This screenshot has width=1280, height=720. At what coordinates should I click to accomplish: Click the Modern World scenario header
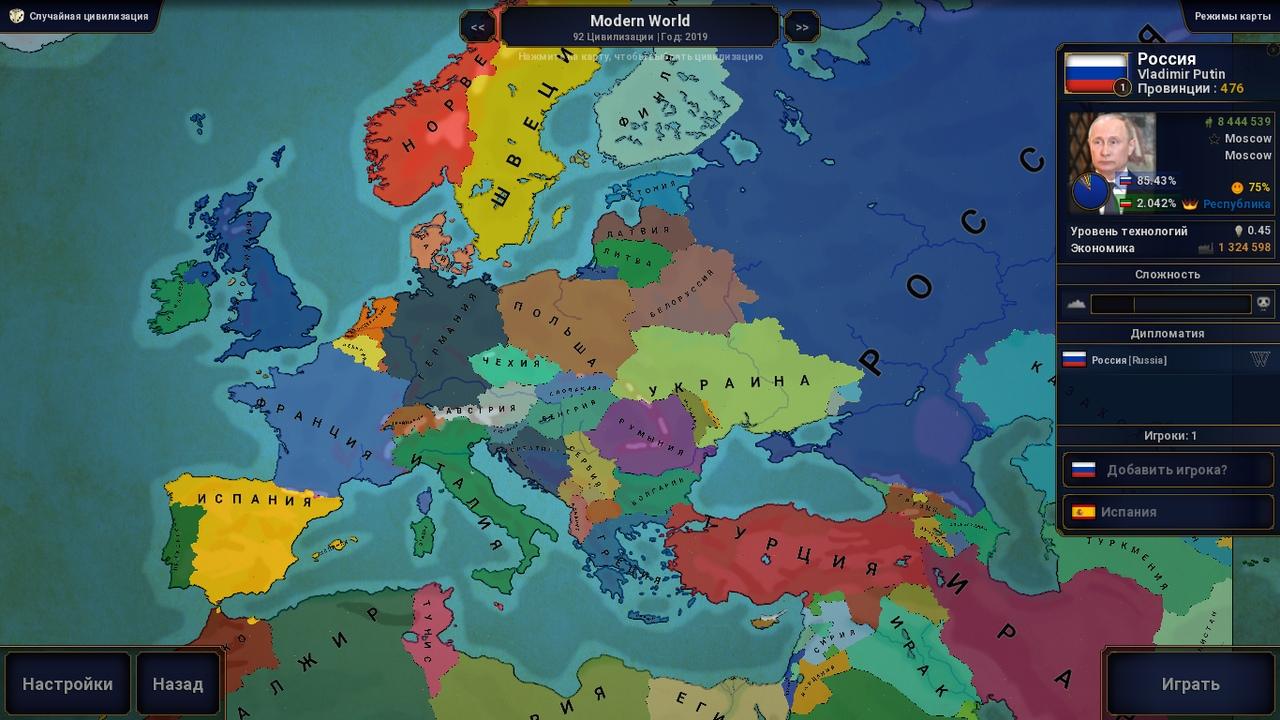(x=640, y=20)
